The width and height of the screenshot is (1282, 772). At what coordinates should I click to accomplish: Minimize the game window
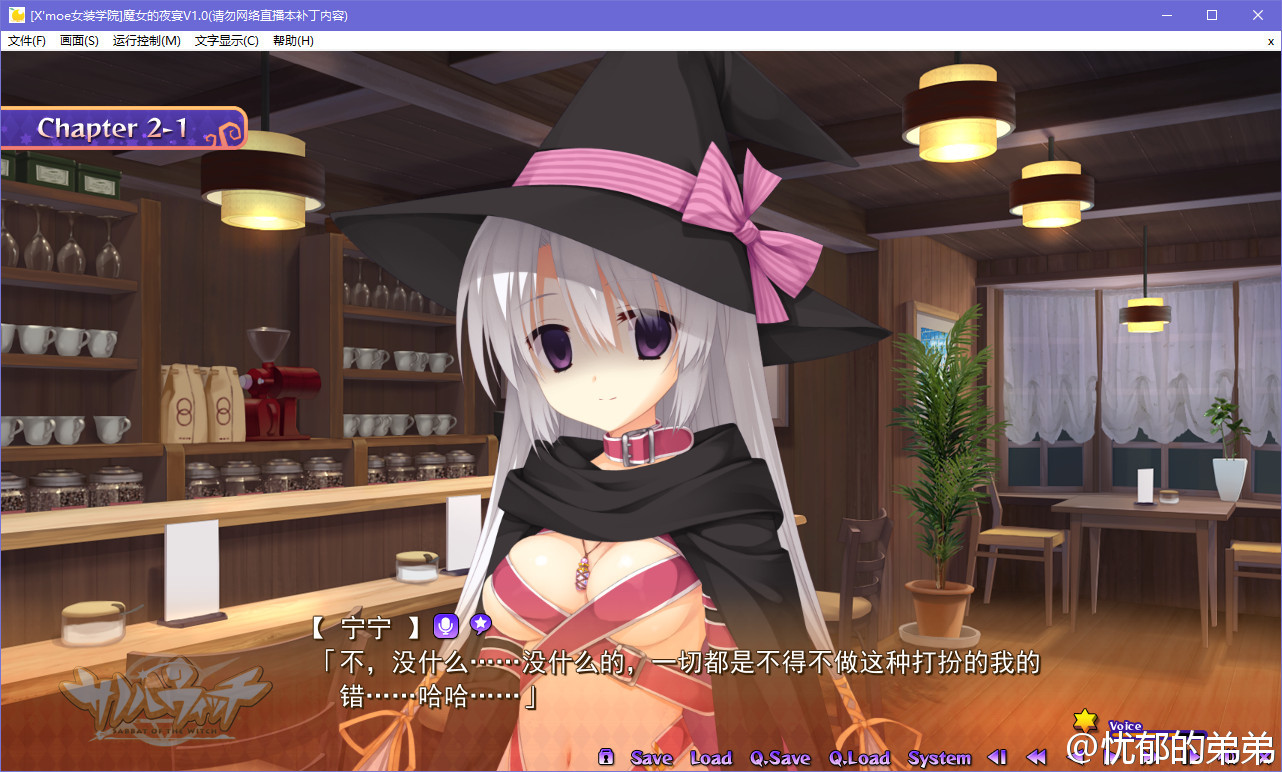1166,15
